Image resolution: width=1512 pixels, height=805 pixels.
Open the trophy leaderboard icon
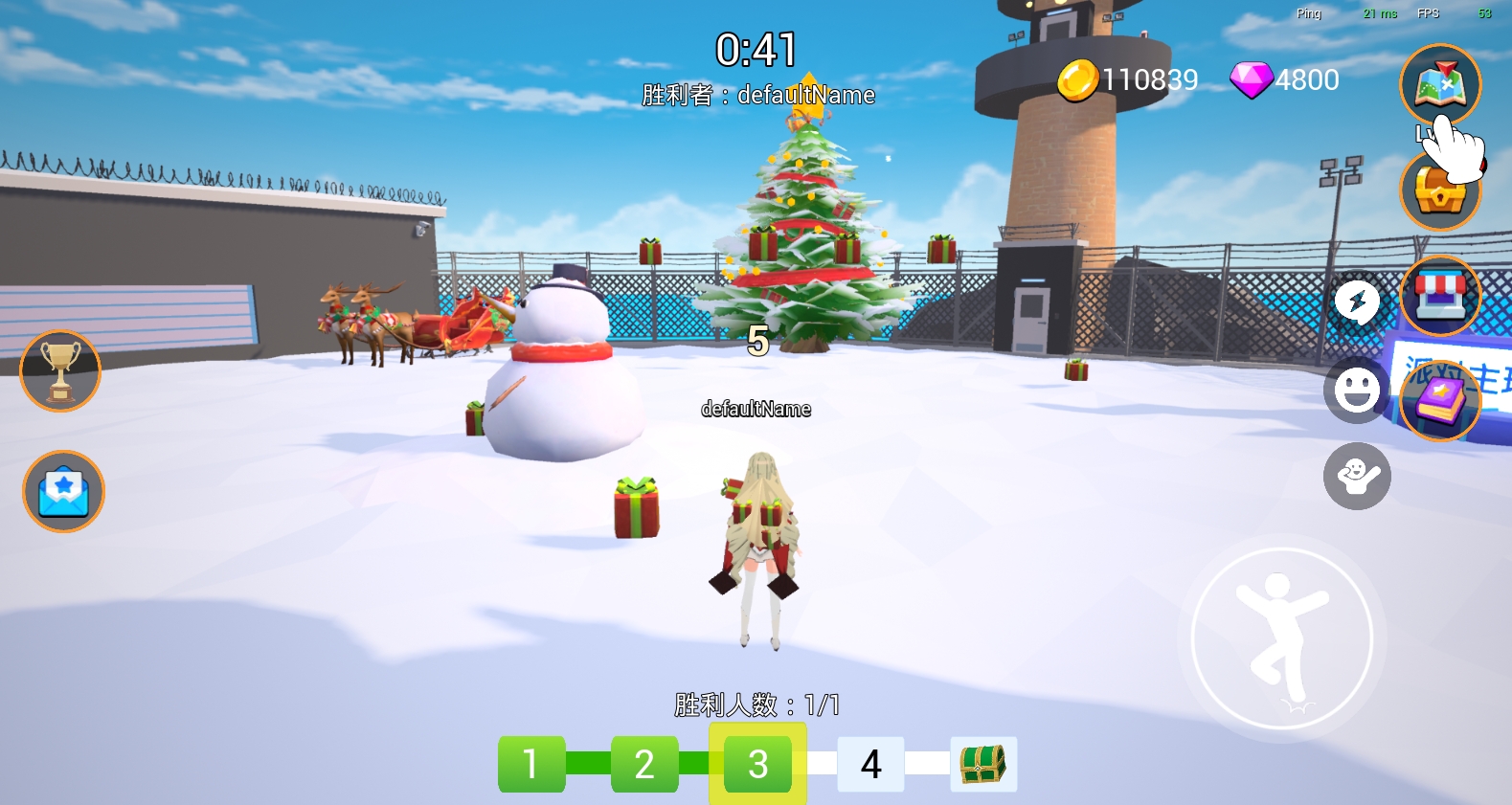[60, 371]
